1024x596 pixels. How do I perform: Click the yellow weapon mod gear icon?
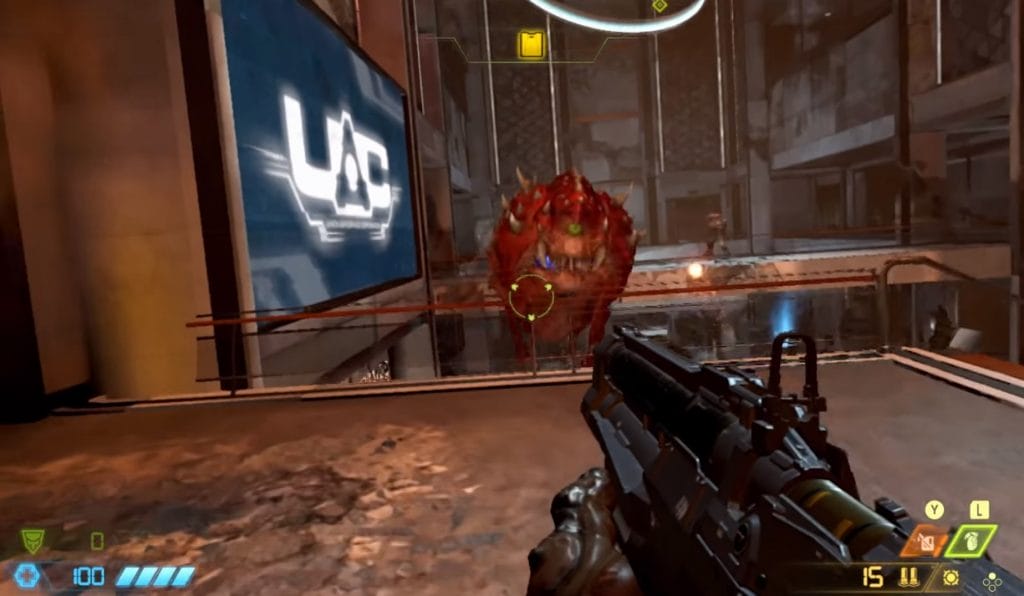(951, 578)
